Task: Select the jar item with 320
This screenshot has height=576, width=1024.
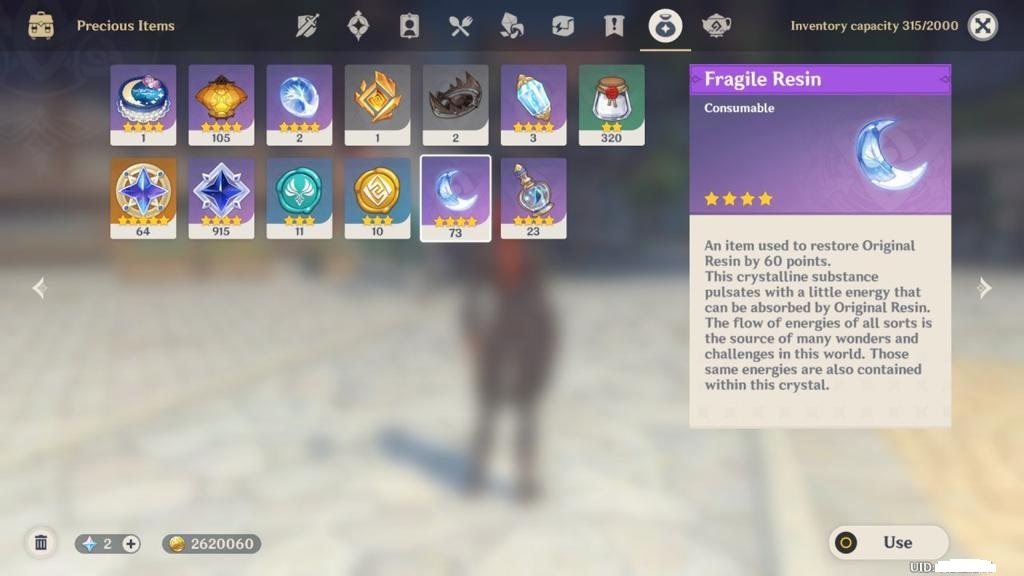Action: click(x=611, y=104)
